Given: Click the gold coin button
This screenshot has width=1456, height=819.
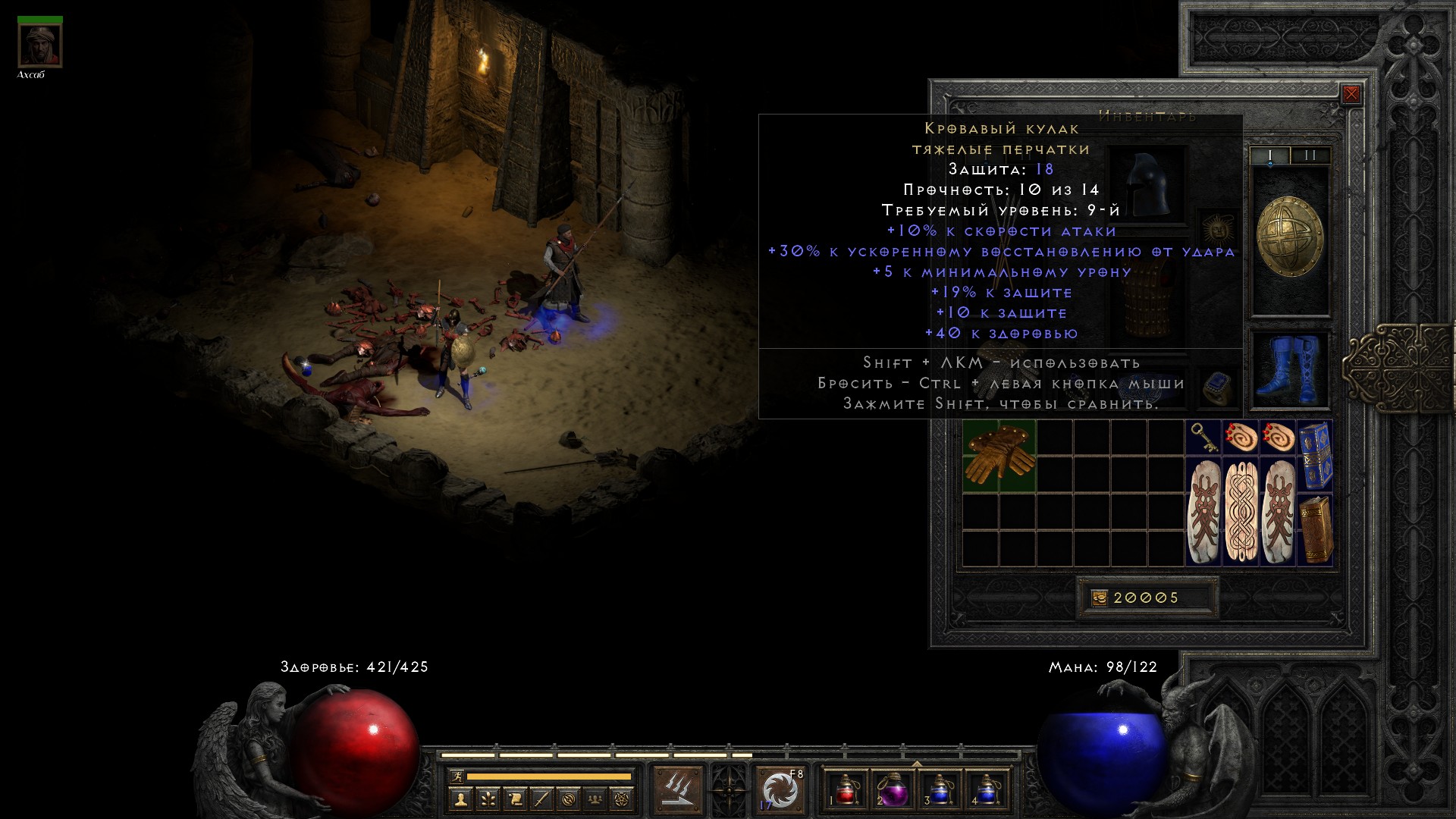Looking at the screenshot, I should 1099,598.
